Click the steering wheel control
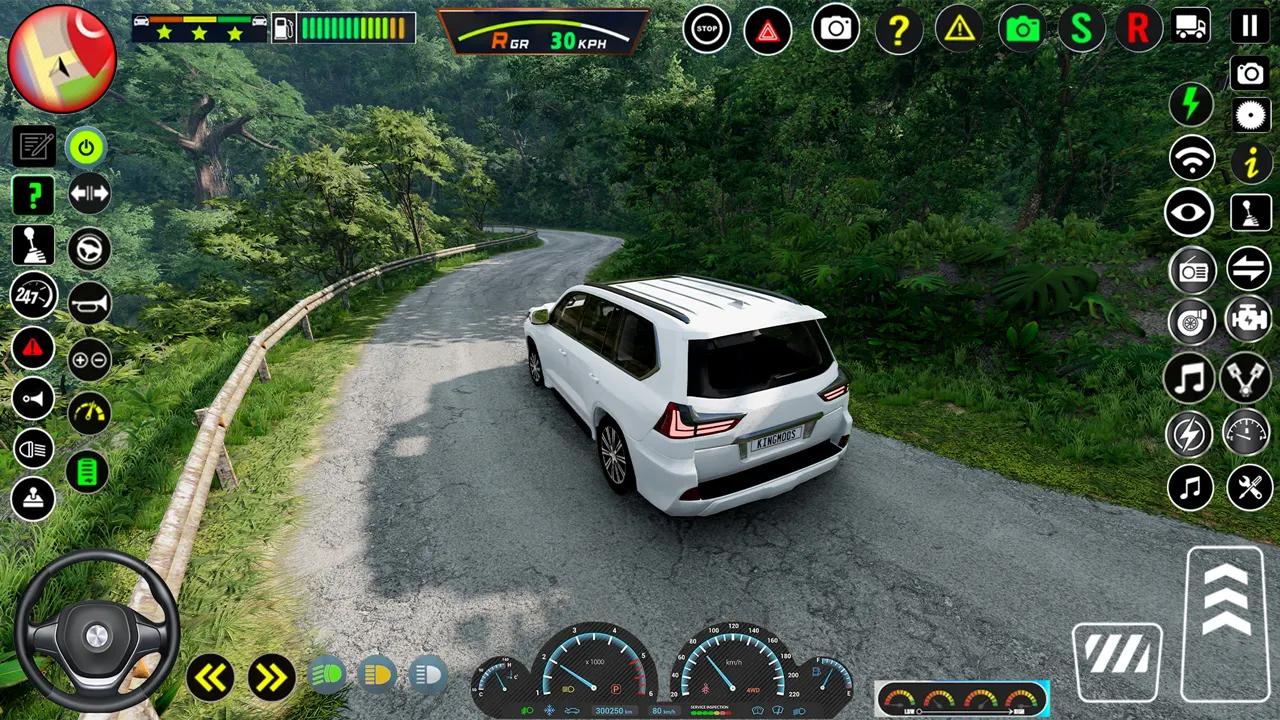Viewport: 1280px width, 720px height. (97, 632)
